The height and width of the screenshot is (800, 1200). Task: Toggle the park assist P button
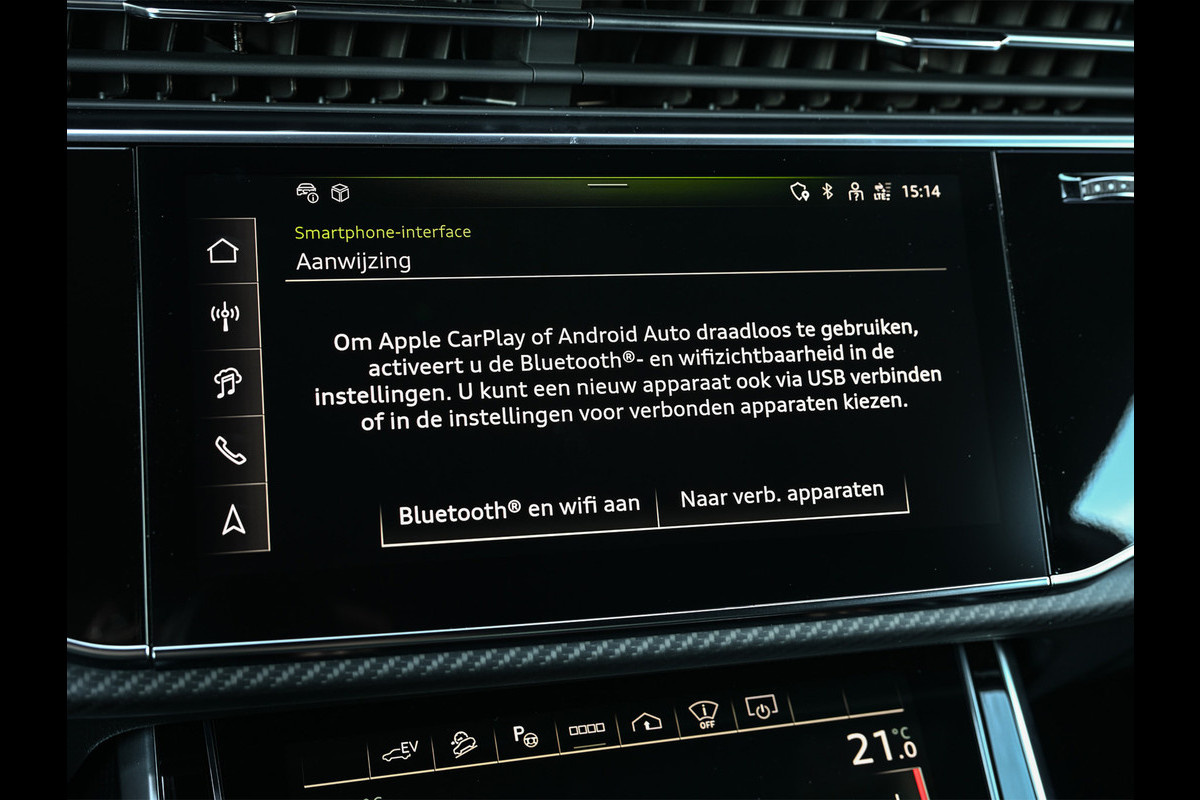point(526,735)
